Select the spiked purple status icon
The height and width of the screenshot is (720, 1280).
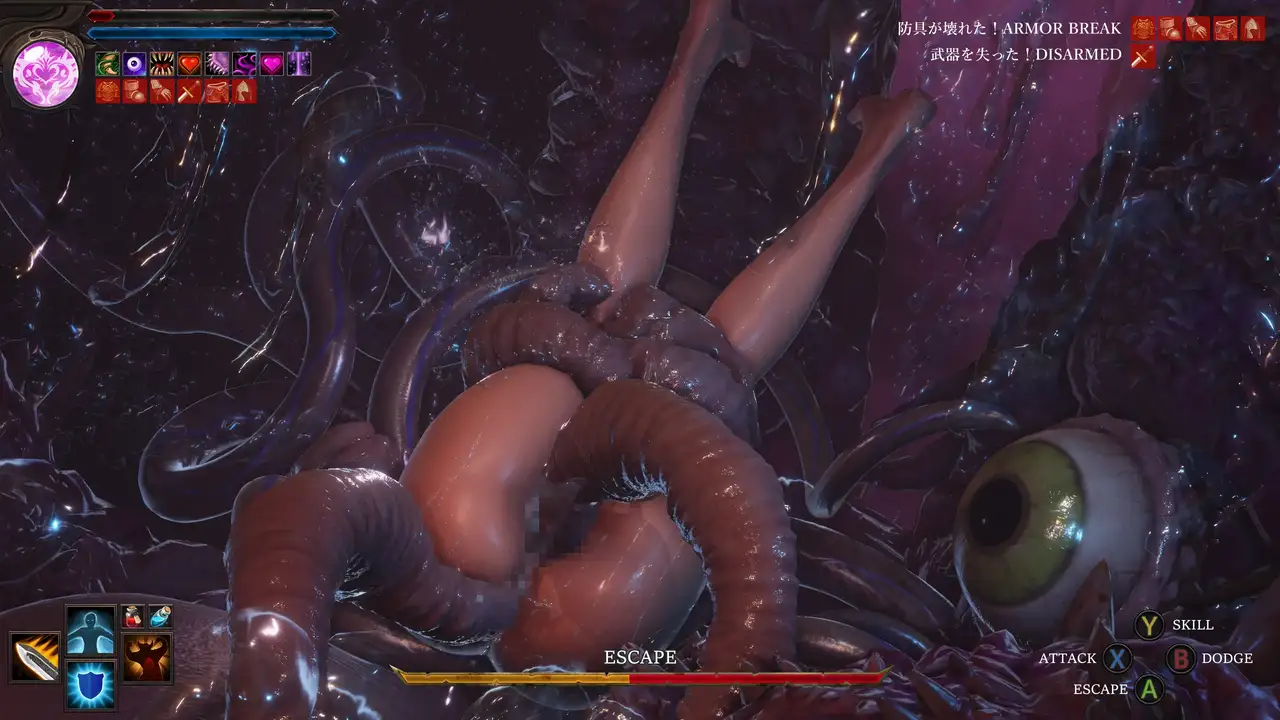[217, 65]
